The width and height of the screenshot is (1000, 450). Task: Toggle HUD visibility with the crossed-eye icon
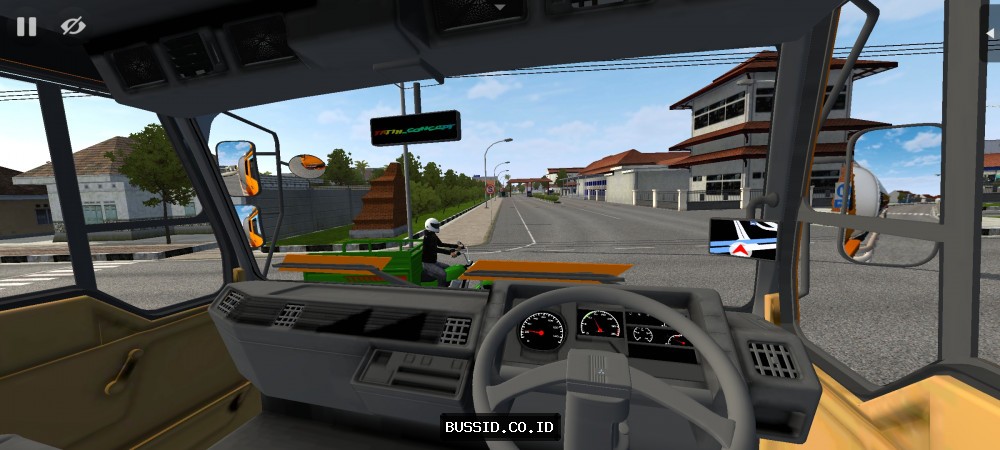pos(73,26)
